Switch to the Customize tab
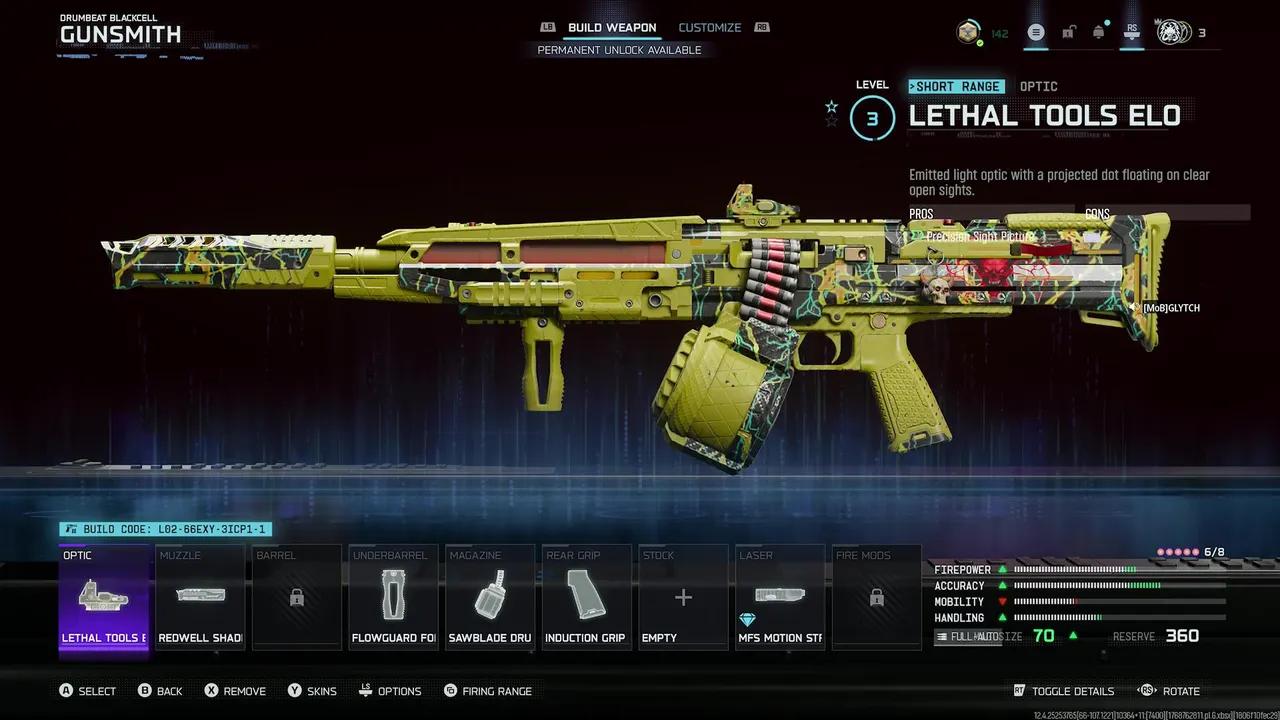 [709, 28]
